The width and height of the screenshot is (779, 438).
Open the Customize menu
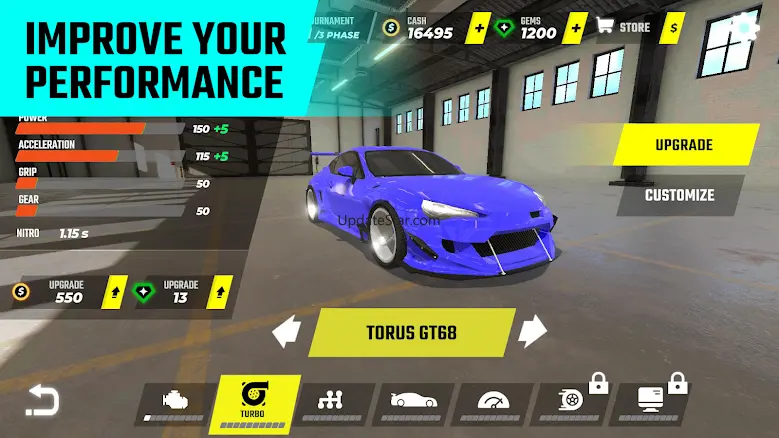(679, 195)
